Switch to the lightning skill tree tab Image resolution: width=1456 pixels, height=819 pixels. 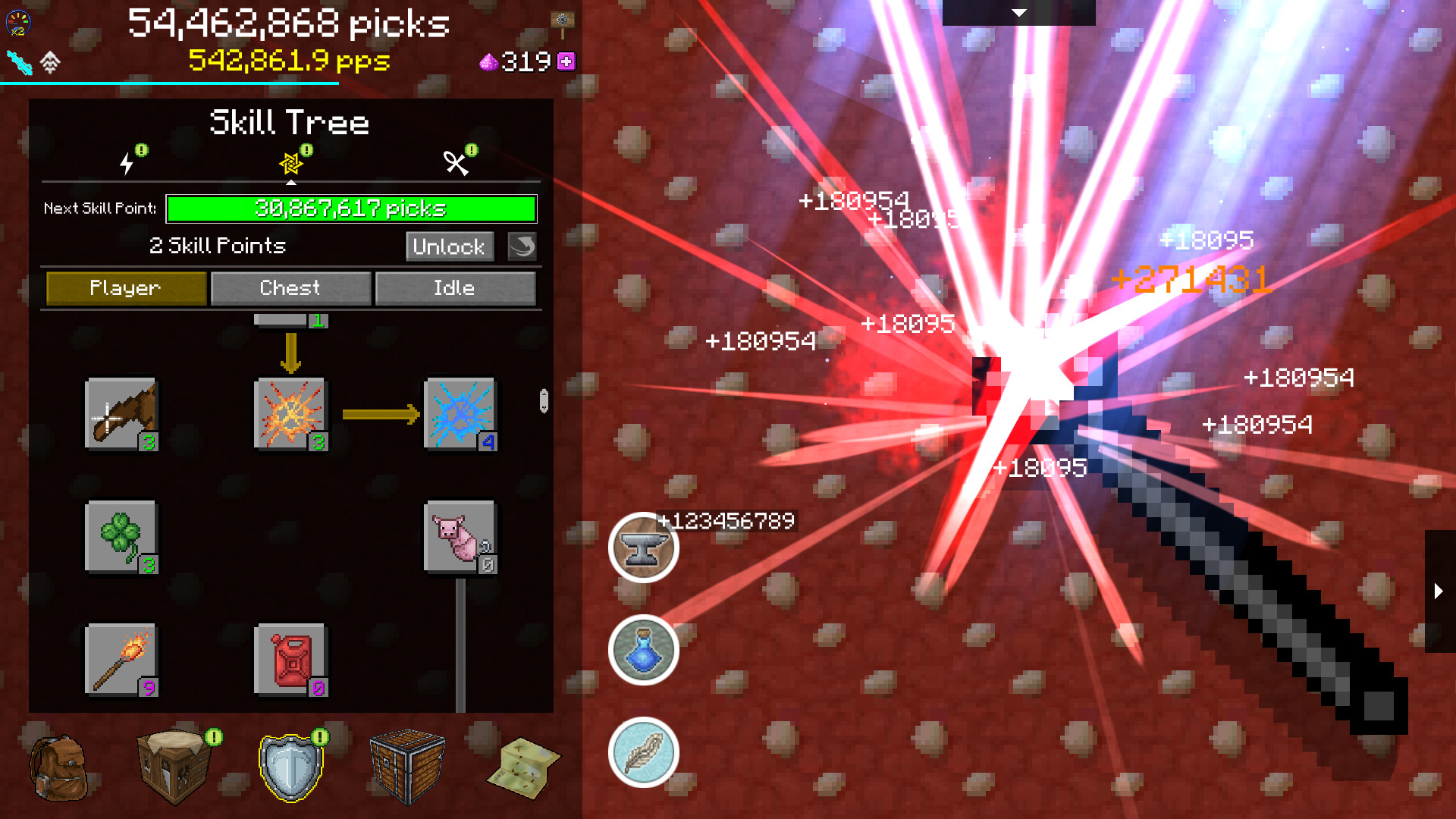[125, 162]
